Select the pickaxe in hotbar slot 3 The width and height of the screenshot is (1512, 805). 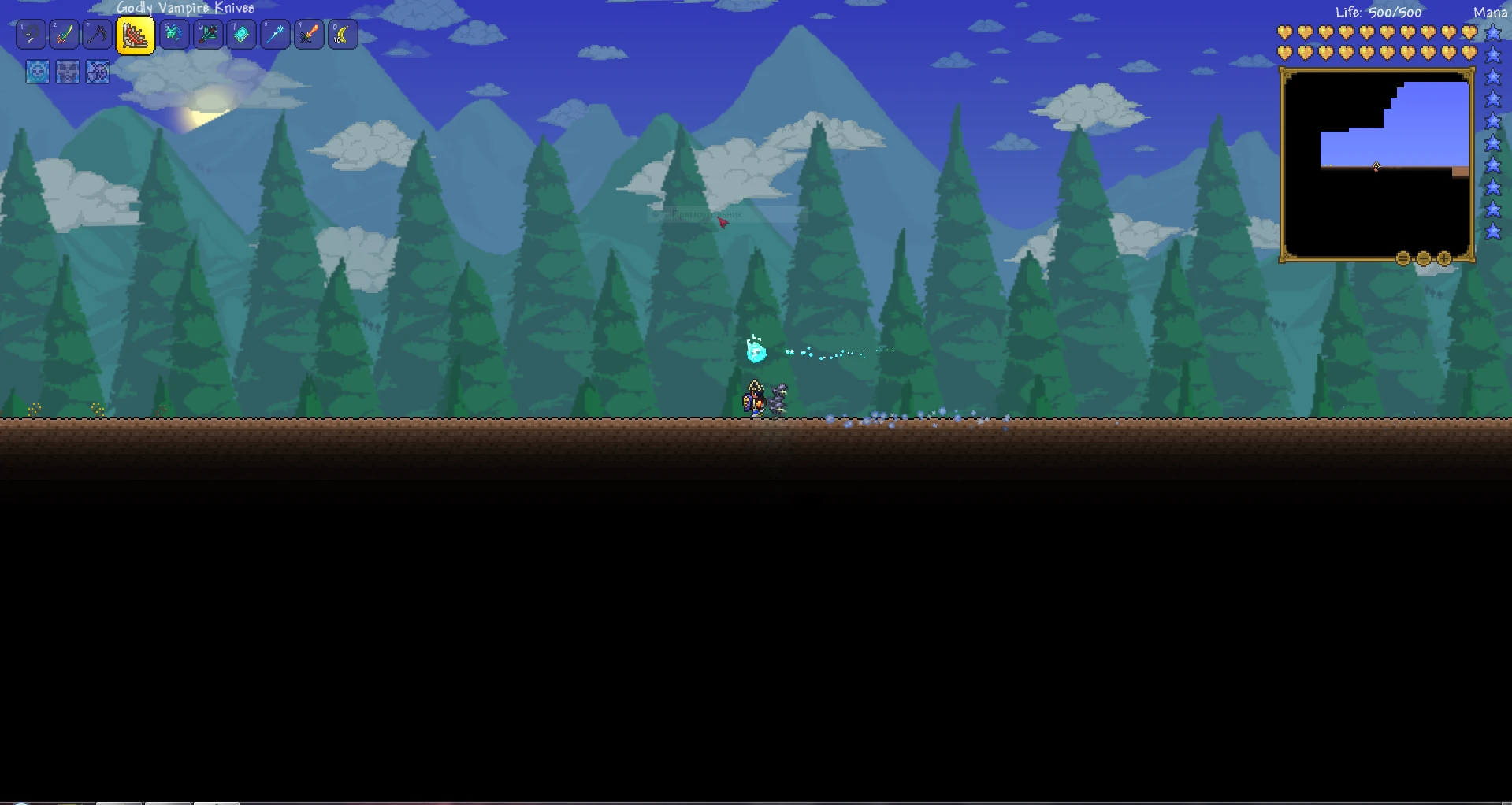(x=97, y=34)
